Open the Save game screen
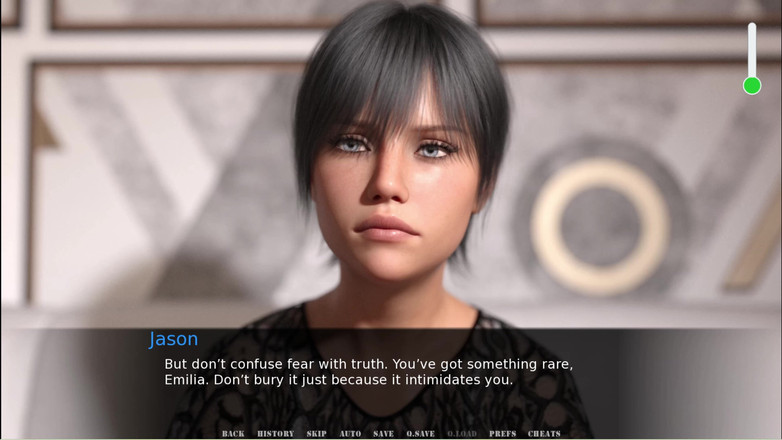This screenshot has height=440, width=782. coord(383,434)
